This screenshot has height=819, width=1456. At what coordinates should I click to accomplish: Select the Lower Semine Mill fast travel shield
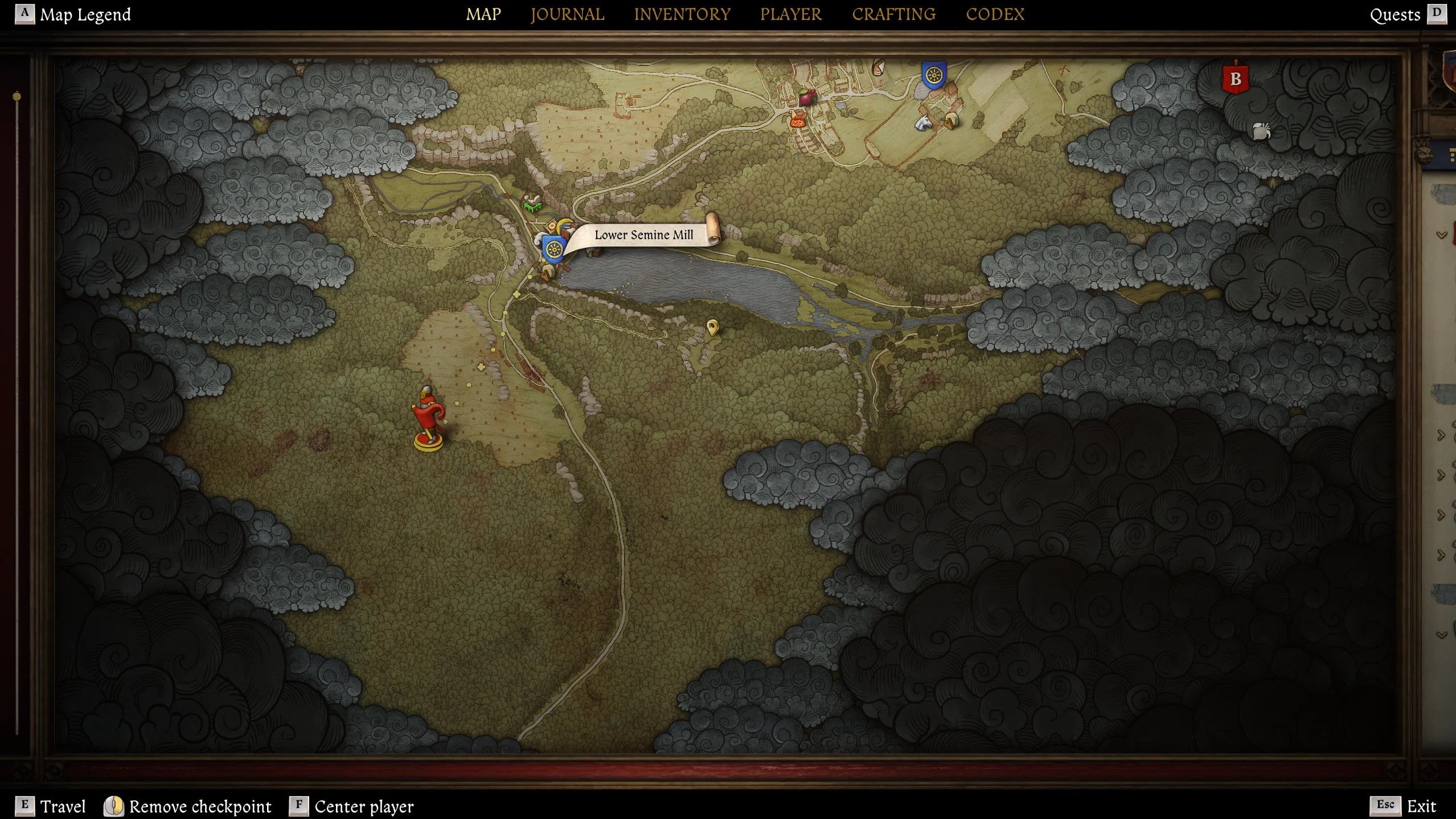click(x=553, y=249)
